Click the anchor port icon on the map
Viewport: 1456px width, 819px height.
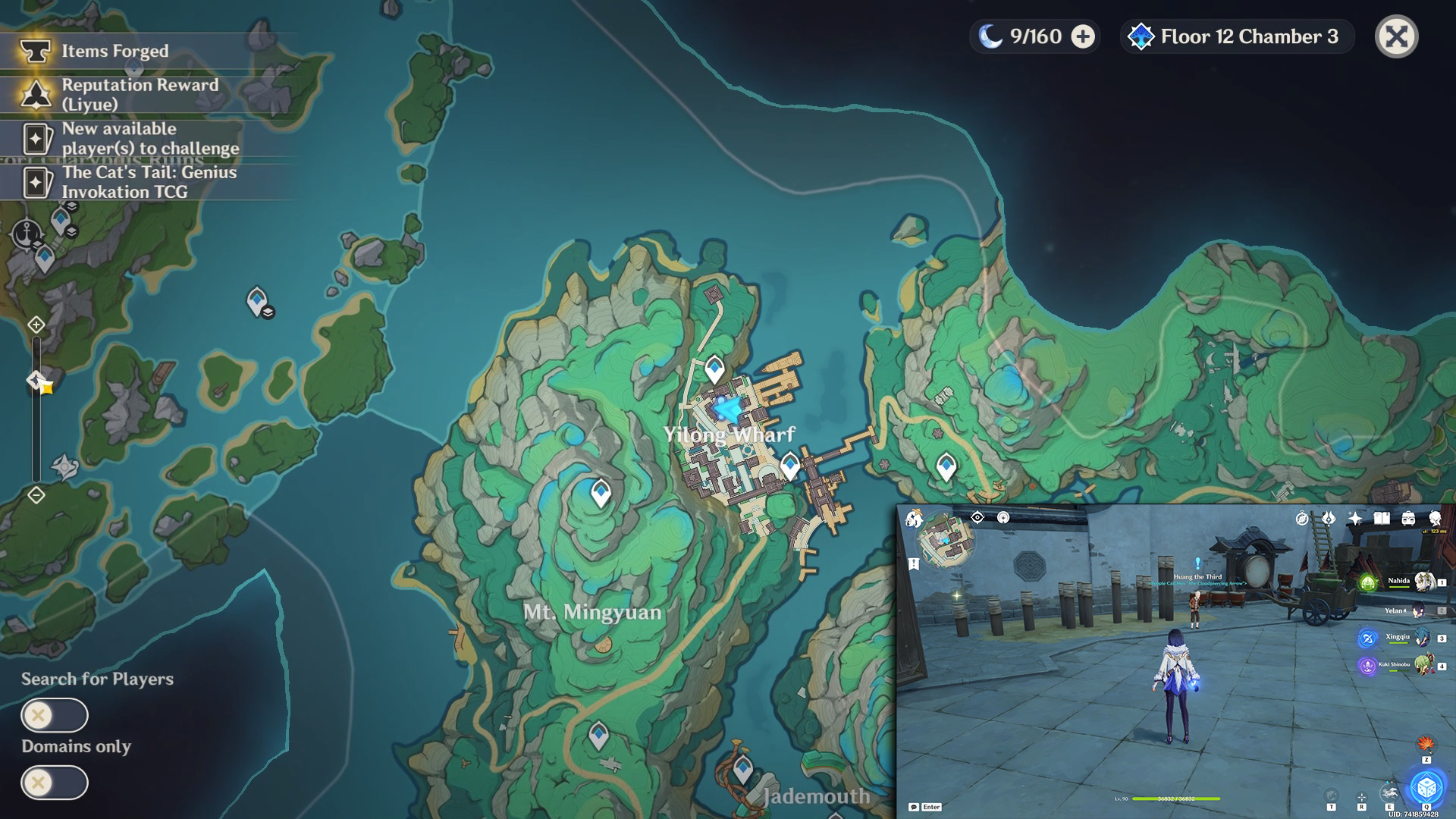(27, 232)
